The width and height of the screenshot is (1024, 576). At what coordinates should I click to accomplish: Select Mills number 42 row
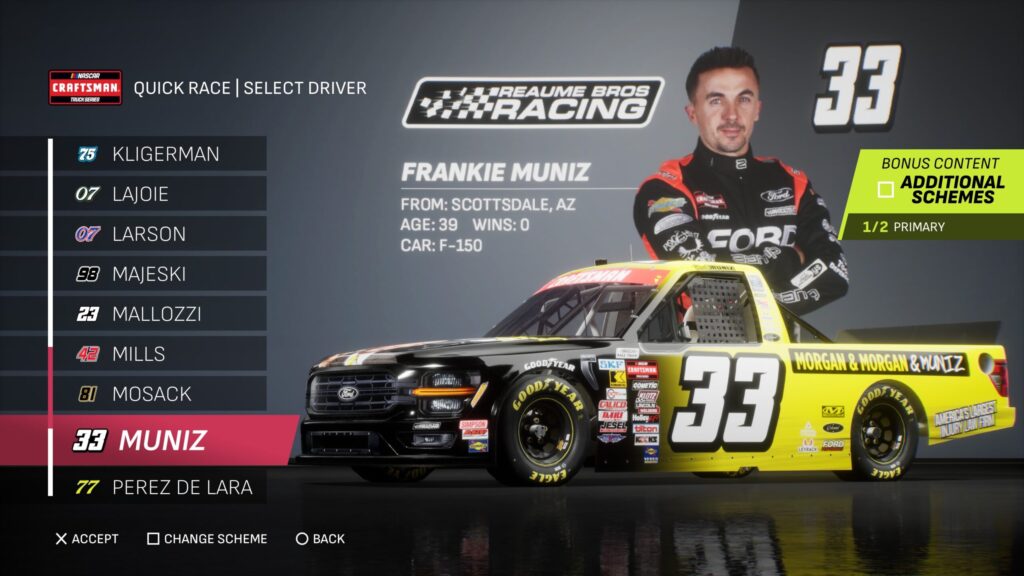[160, 354]
